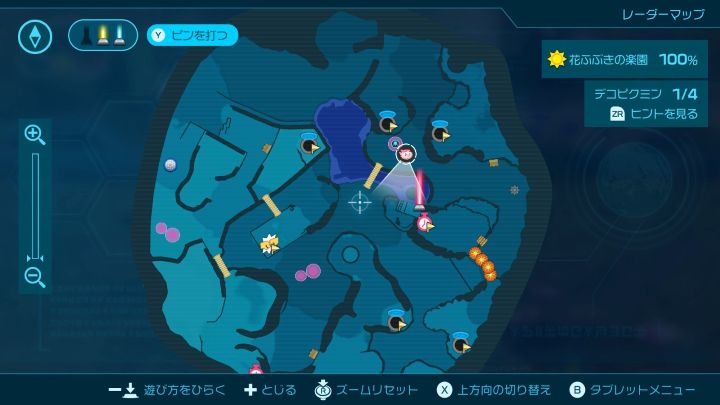The image size is (720, 405).
Task: Click the compass orientation icon
Action: [35, 37]
